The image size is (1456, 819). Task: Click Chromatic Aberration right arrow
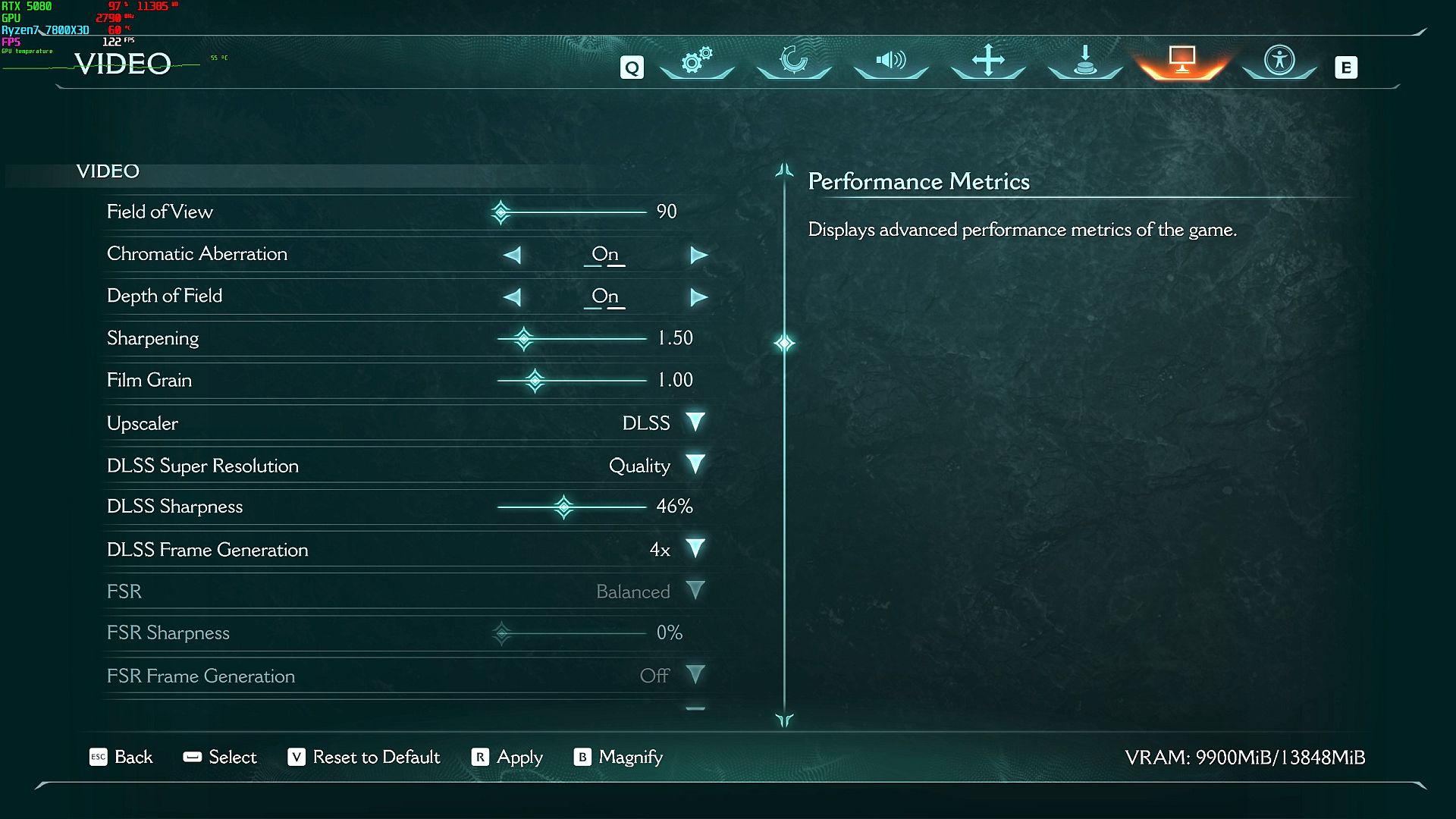point(698,255)
